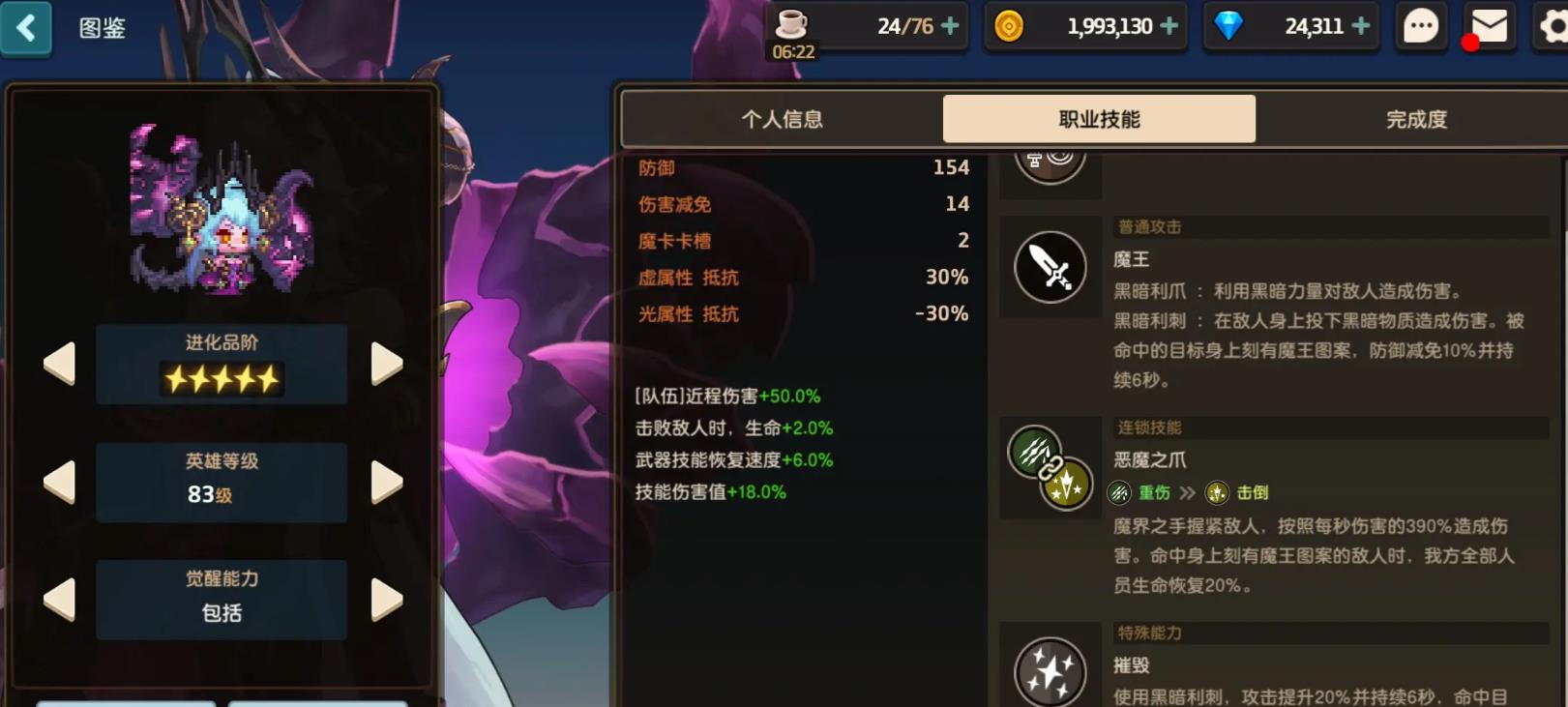Viewport: 1568px width, 707px height.
Task: Advance evolution stage with right arrow
Action: (x=388, y=365)
